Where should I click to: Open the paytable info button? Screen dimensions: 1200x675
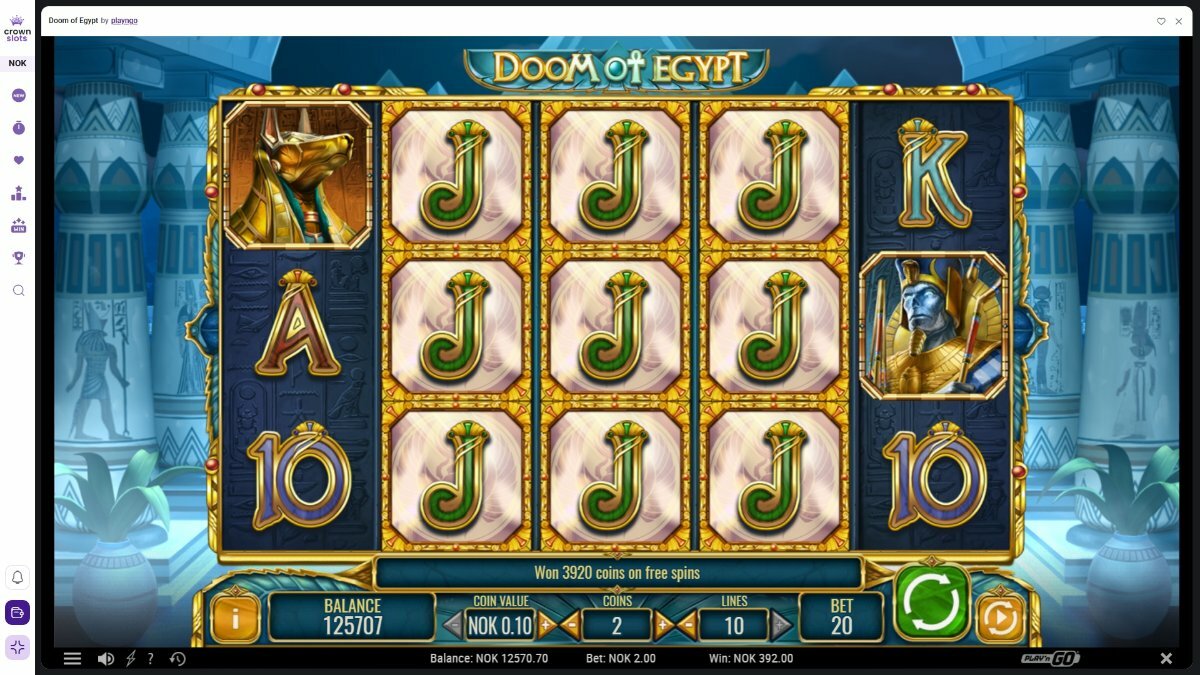[x=235, y=619]
